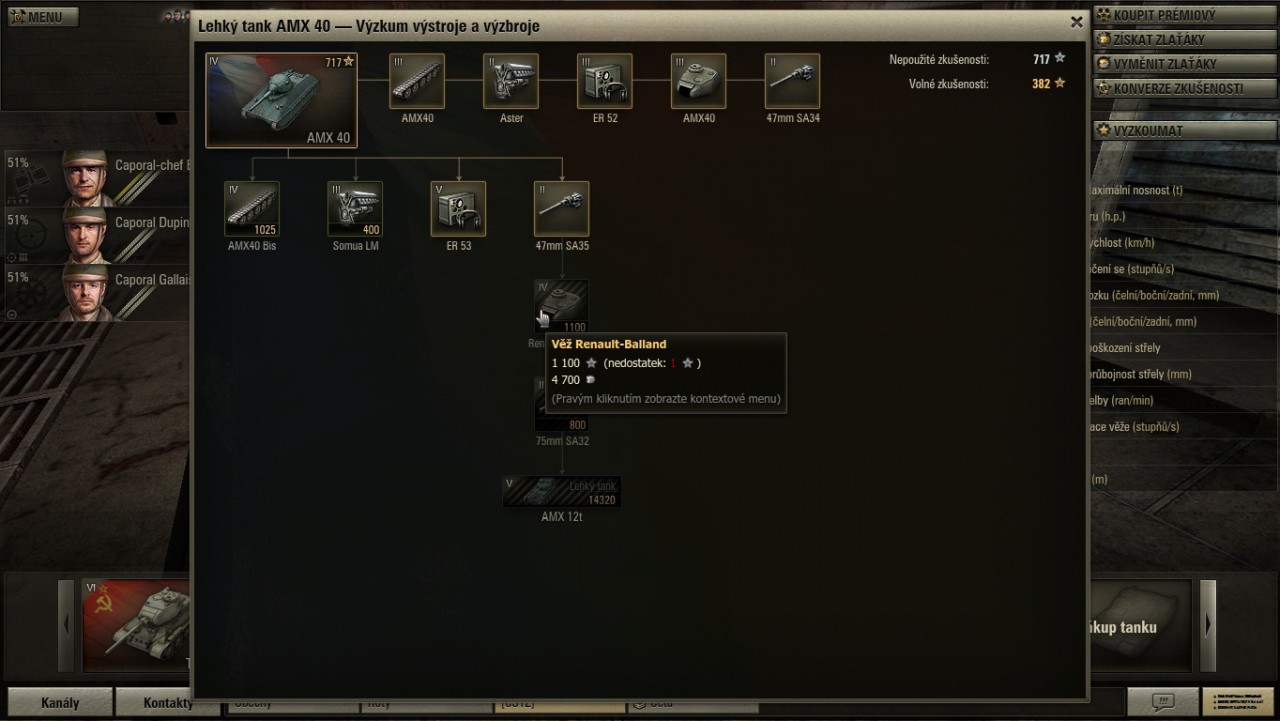Open the MENU button
The width and height of the screenshot is (1280, 721).
tap(42, 17)
